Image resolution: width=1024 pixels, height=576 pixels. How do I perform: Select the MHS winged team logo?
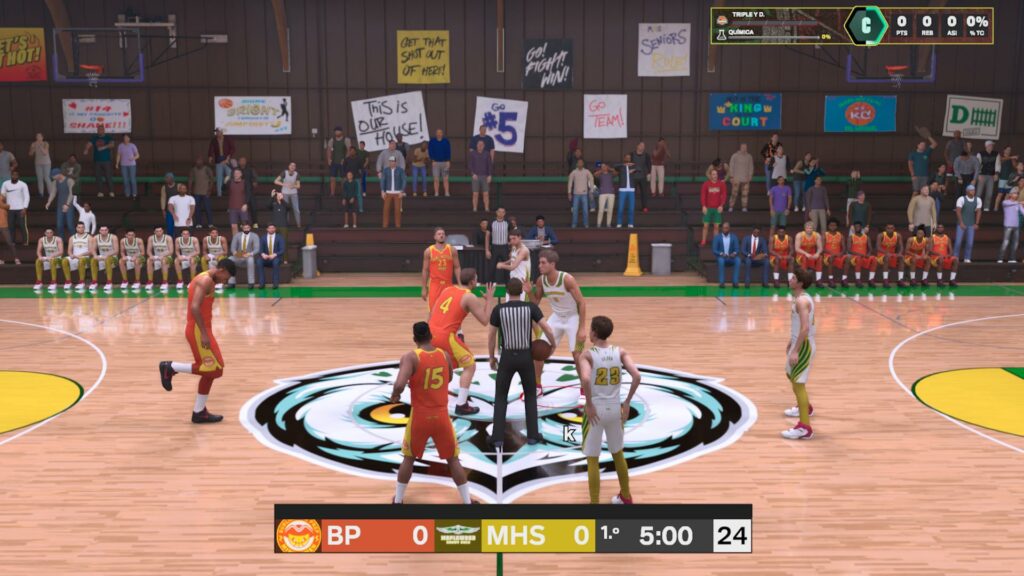(458, 535)
